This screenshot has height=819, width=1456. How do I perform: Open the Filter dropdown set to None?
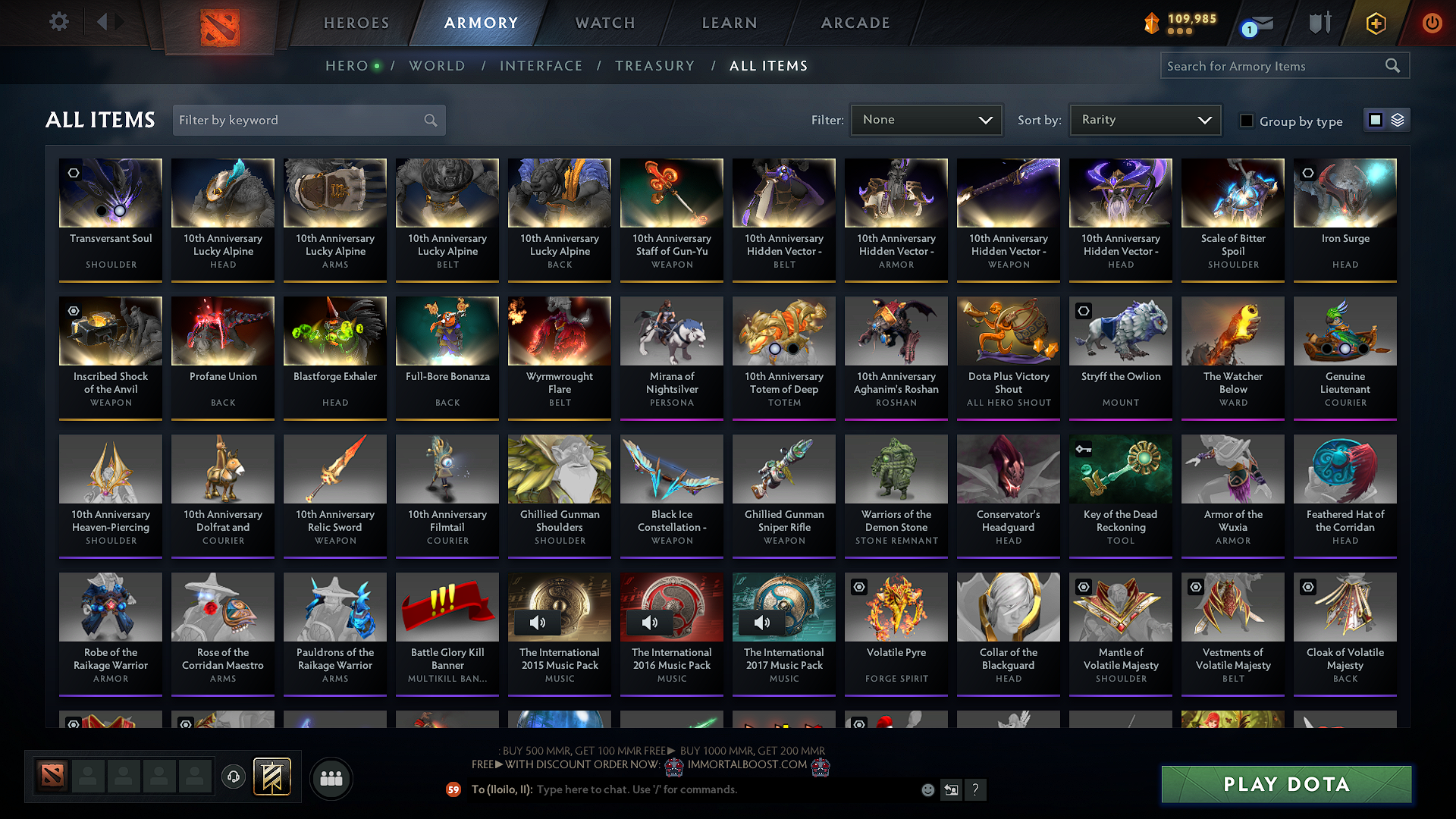click(926, 119)
